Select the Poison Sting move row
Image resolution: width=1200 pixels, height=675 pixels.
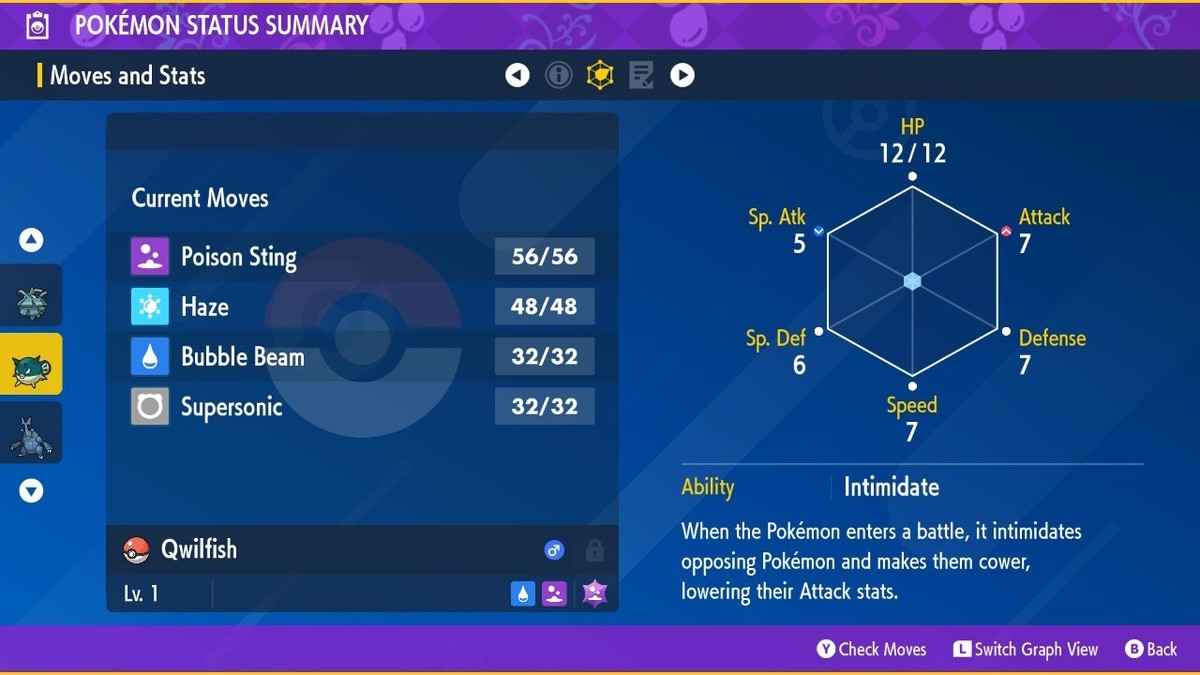(x=362, y=257)
